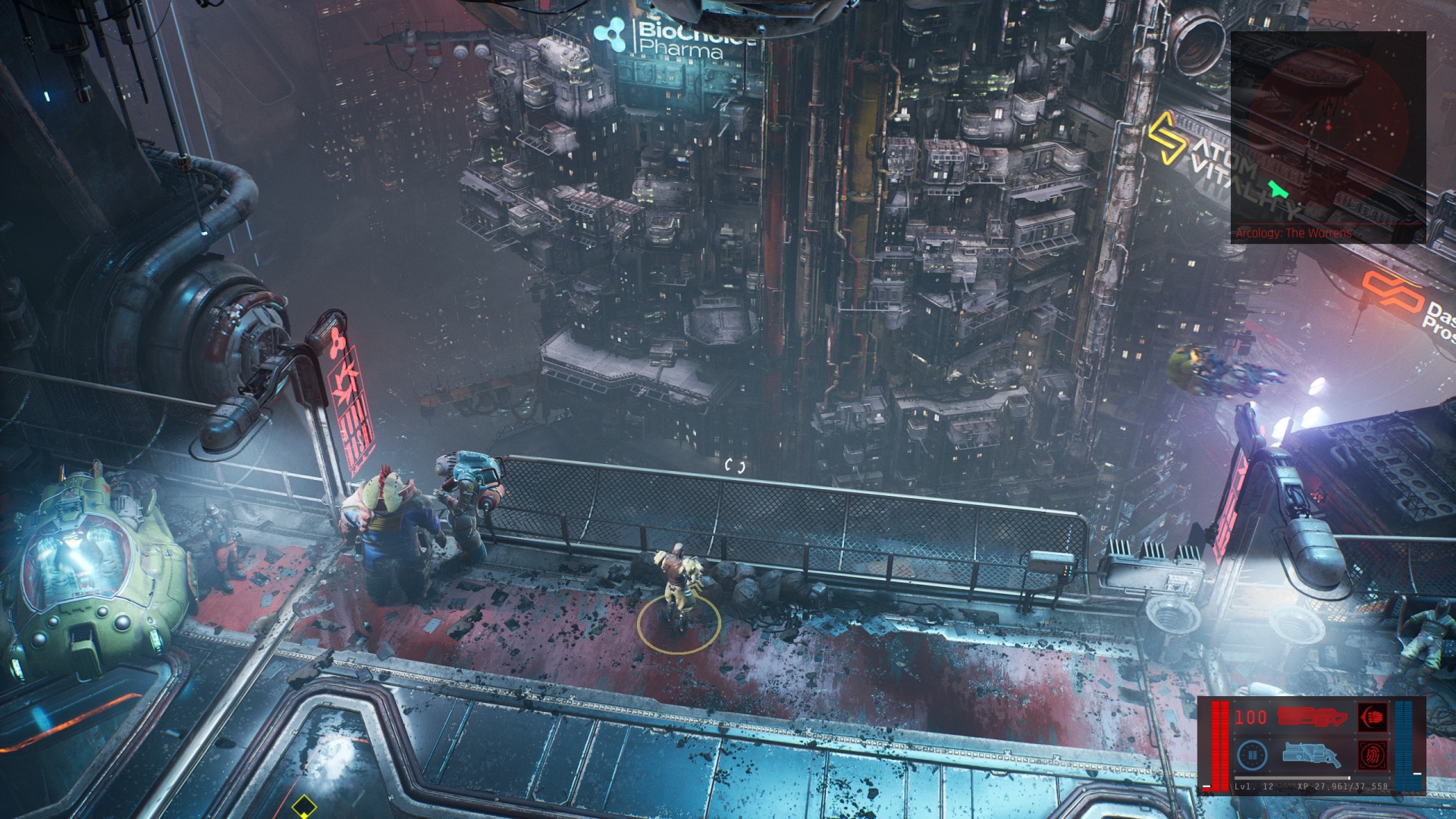Select the green arrow marker on minimap
The image size is (1456, 819).
pos(1278,189)
